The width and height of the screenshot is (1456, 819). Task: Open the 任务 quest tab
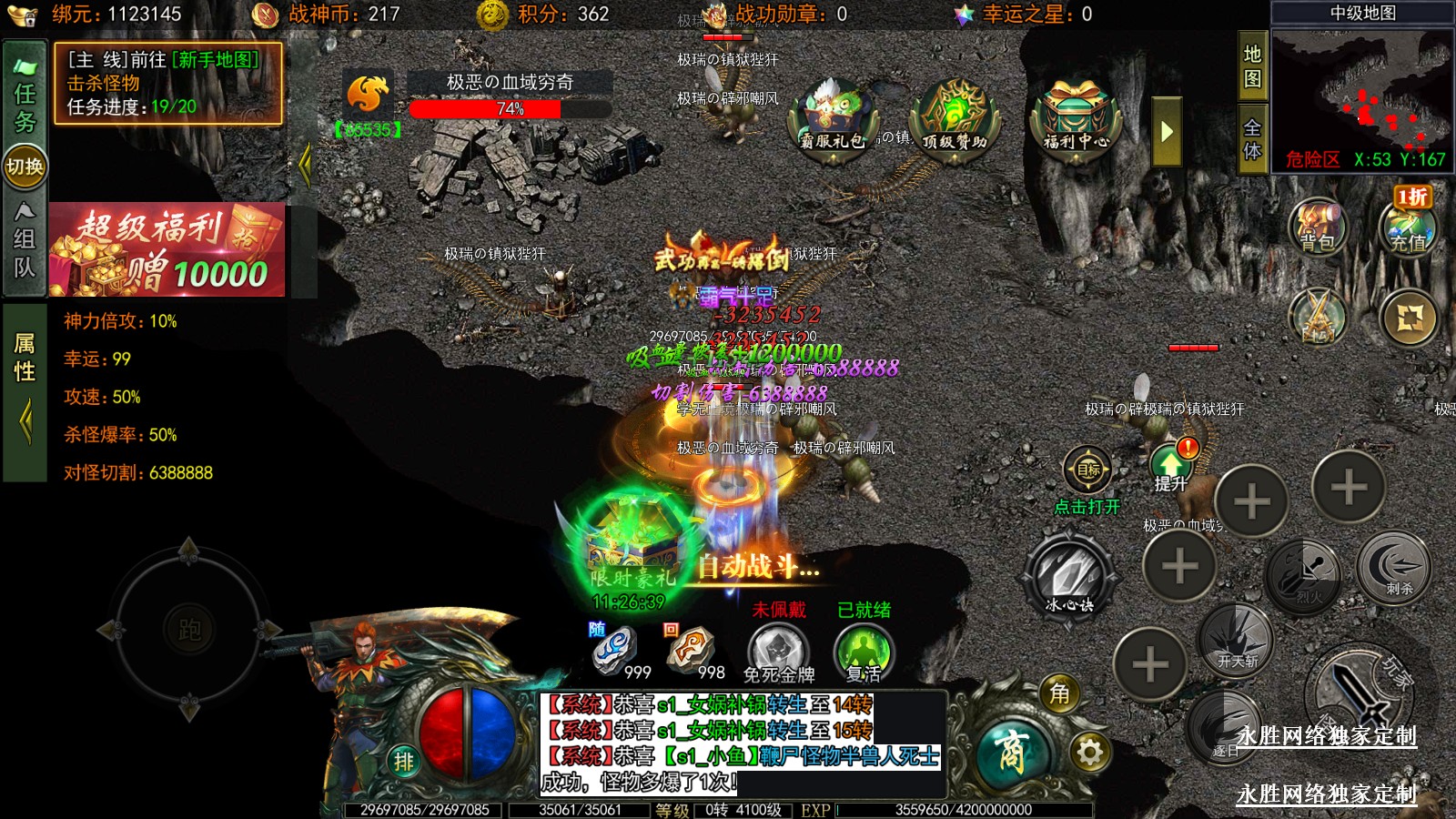point(25,96)
